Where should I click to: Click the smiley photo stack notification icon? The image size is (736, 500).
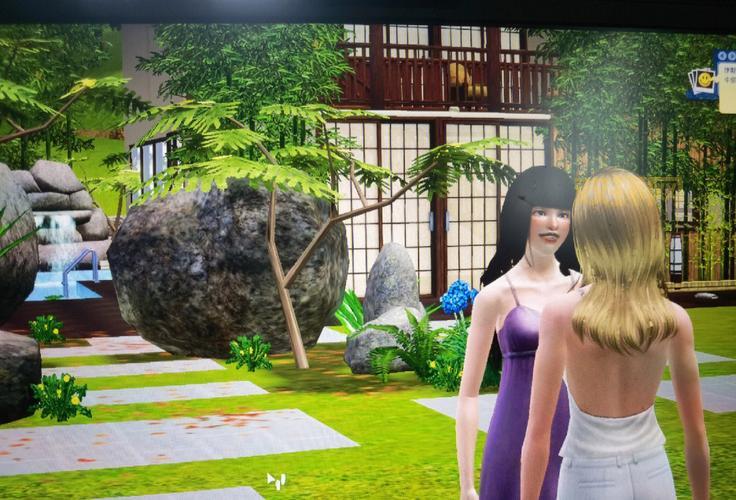pos(704,80)
